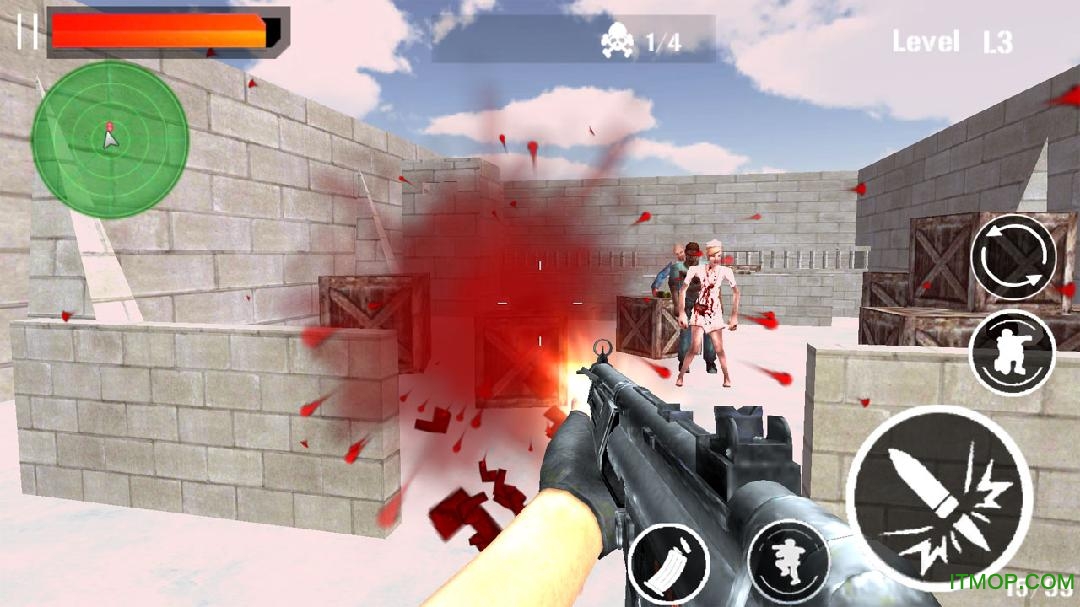
Task: Fire the gun with the bullet button
Action: (x=938, y=495)
